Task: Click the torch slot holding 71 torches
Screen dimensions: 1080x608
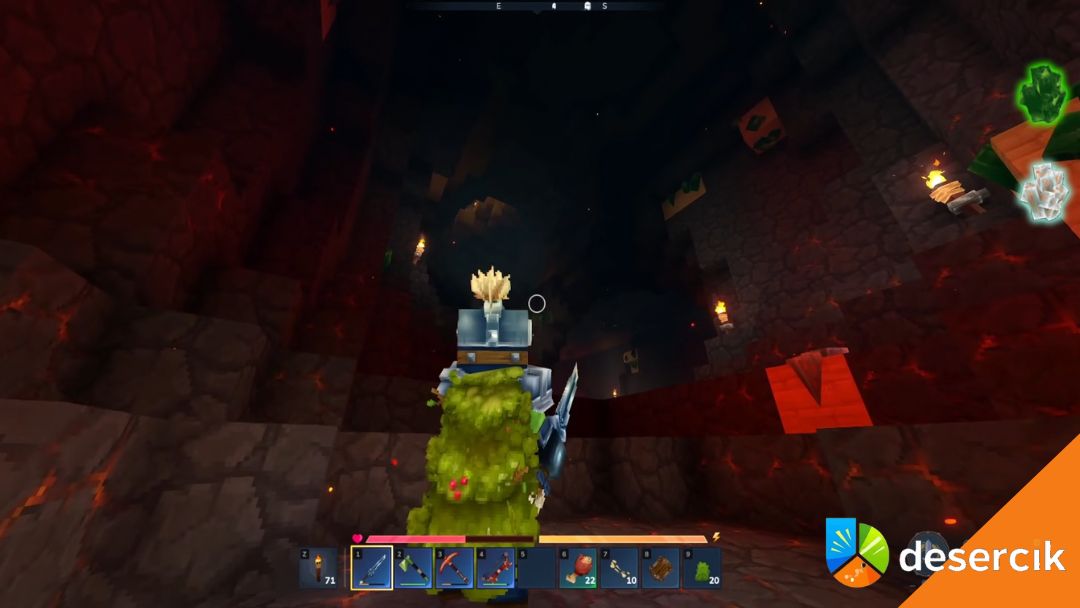Action: click(x=320, y=568)
